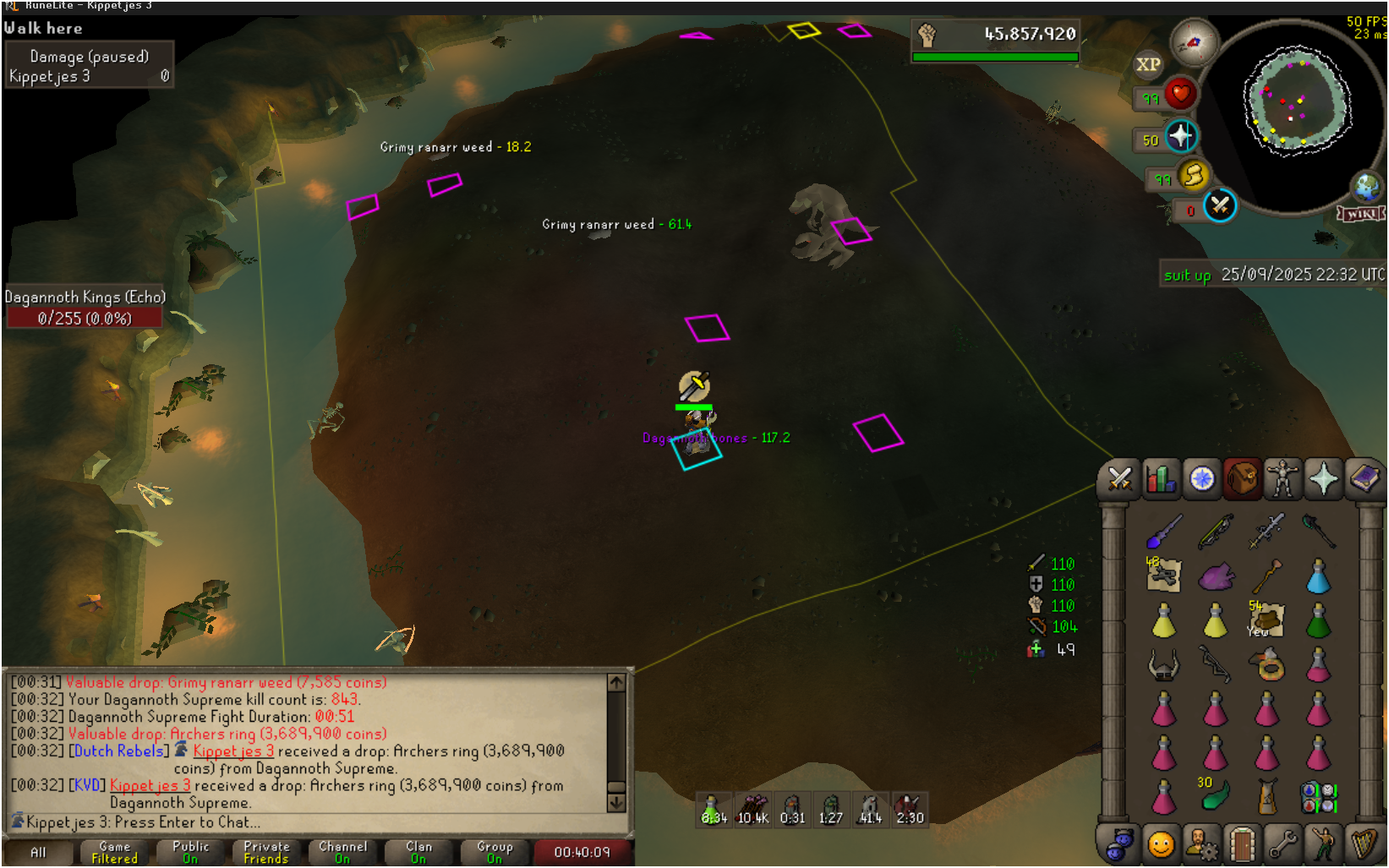Toggle run with the boot energy orb
Viewport: 1389px width, 868px height.
point(1193,176)
